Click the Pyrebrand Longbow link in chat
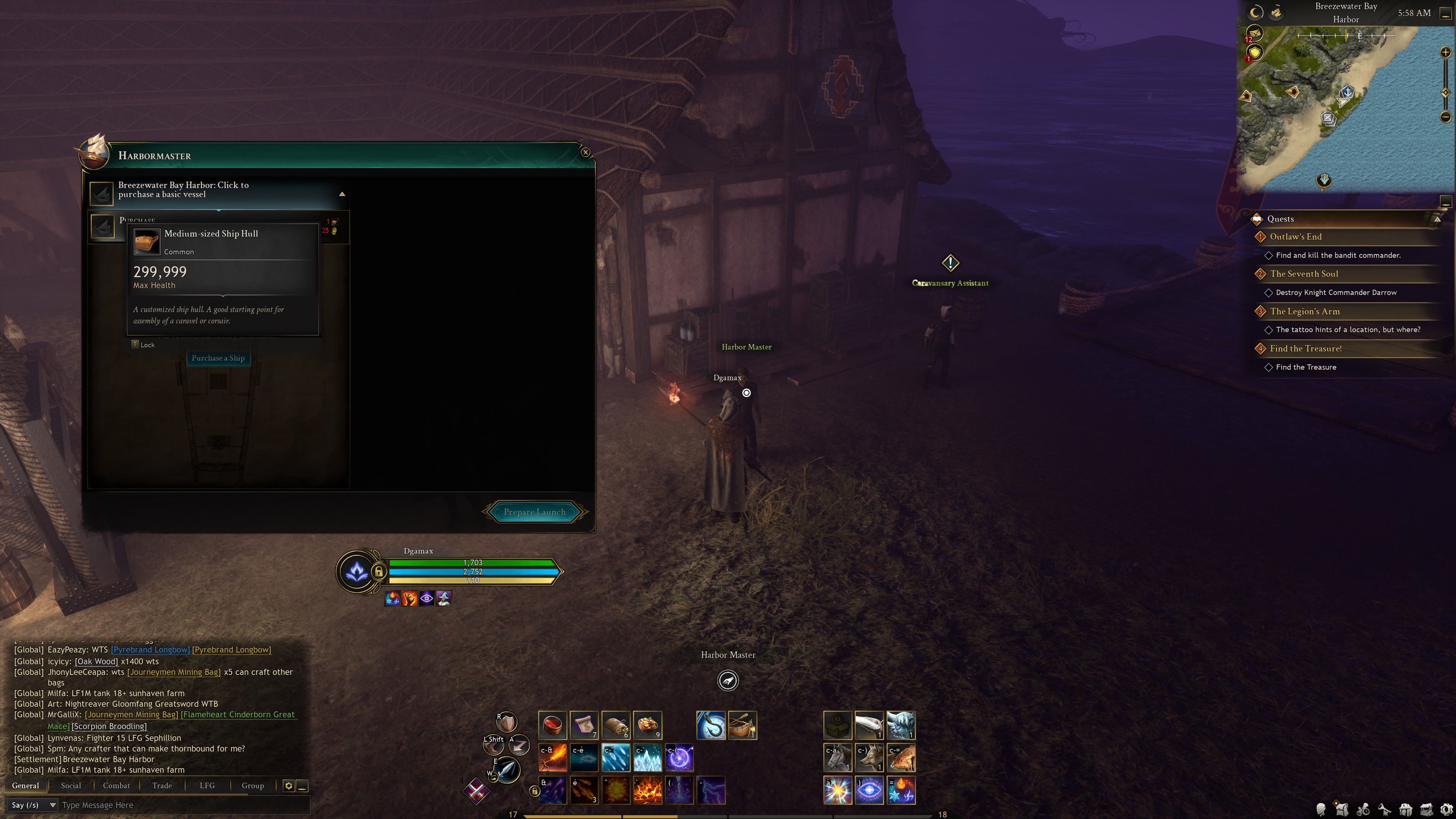The image size is (1456, 819). [x=151, y=650]
